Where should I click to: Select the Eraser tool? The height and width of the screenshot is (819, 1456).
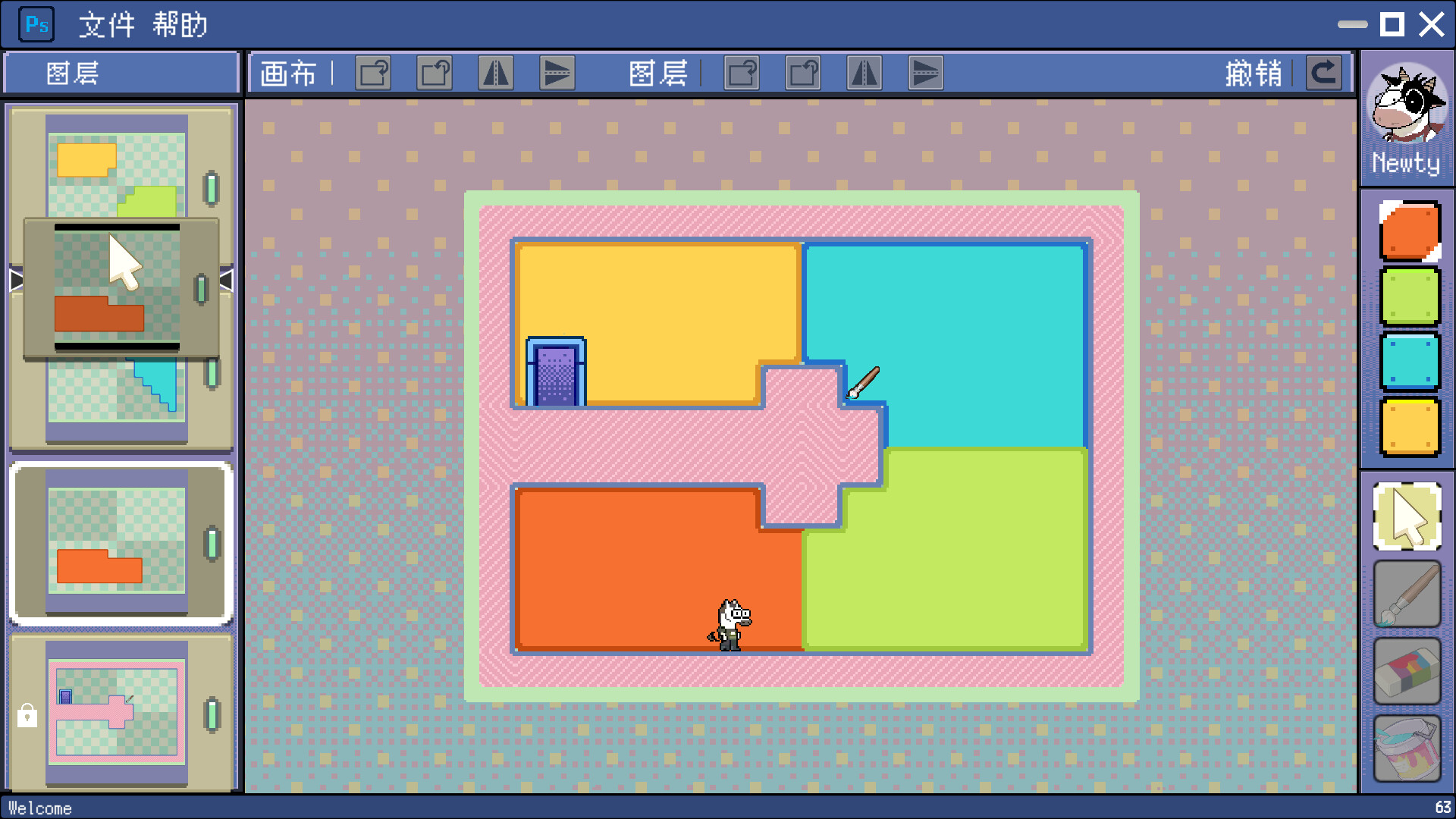(x=1406, y=672)
